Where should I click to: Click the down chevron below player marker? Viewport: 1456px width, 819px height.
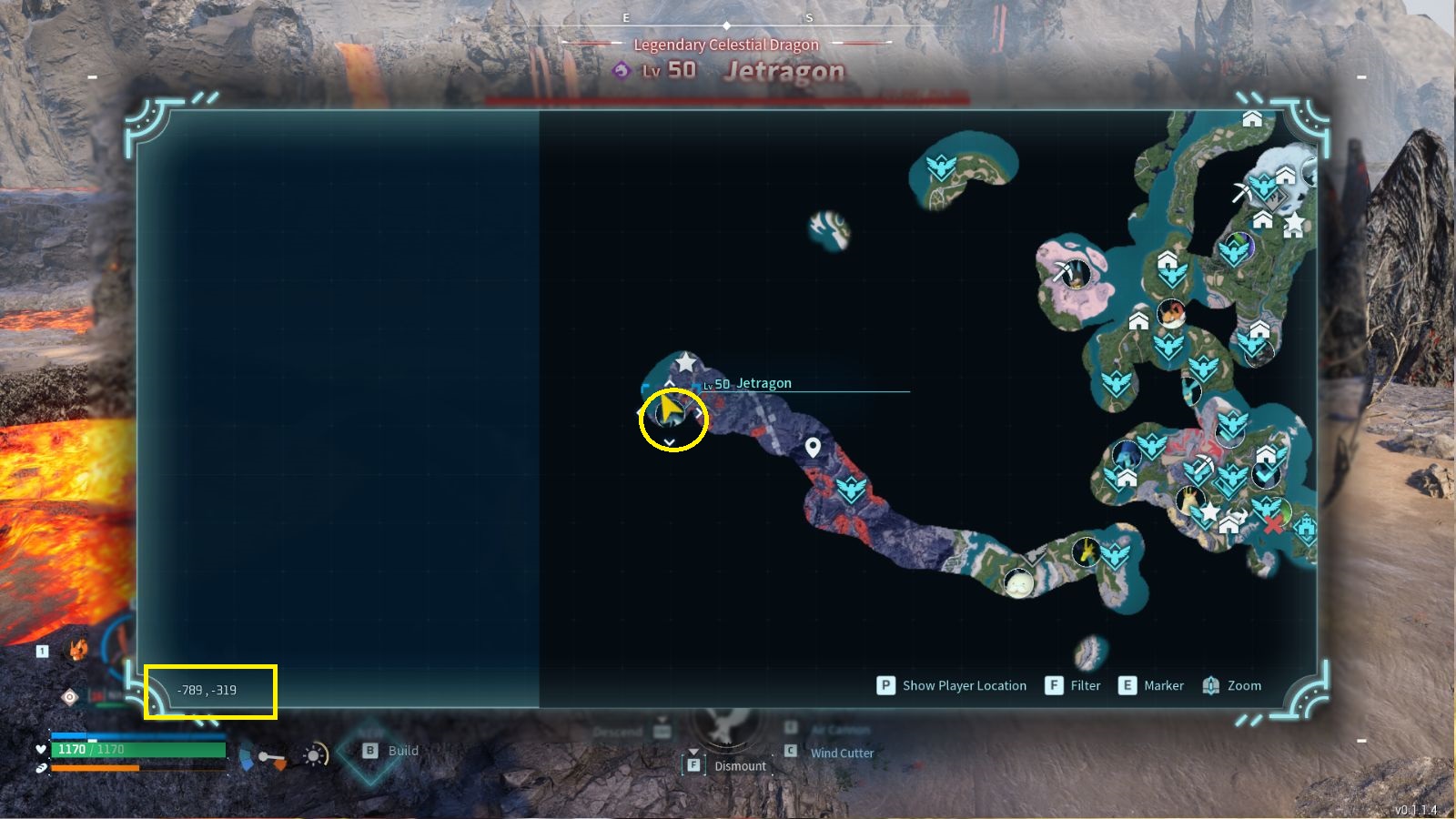click(671, 441)
